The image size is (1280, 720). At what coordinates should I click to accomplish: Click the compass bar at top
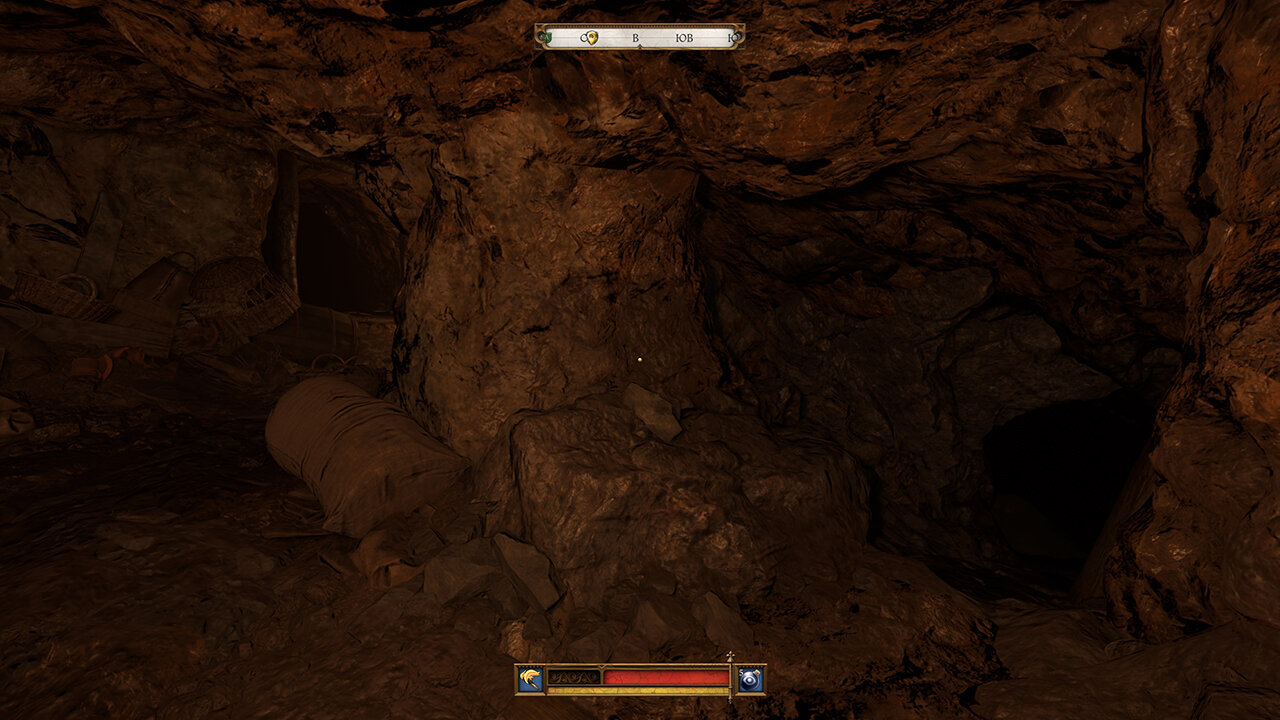click(x=640, y=37)
